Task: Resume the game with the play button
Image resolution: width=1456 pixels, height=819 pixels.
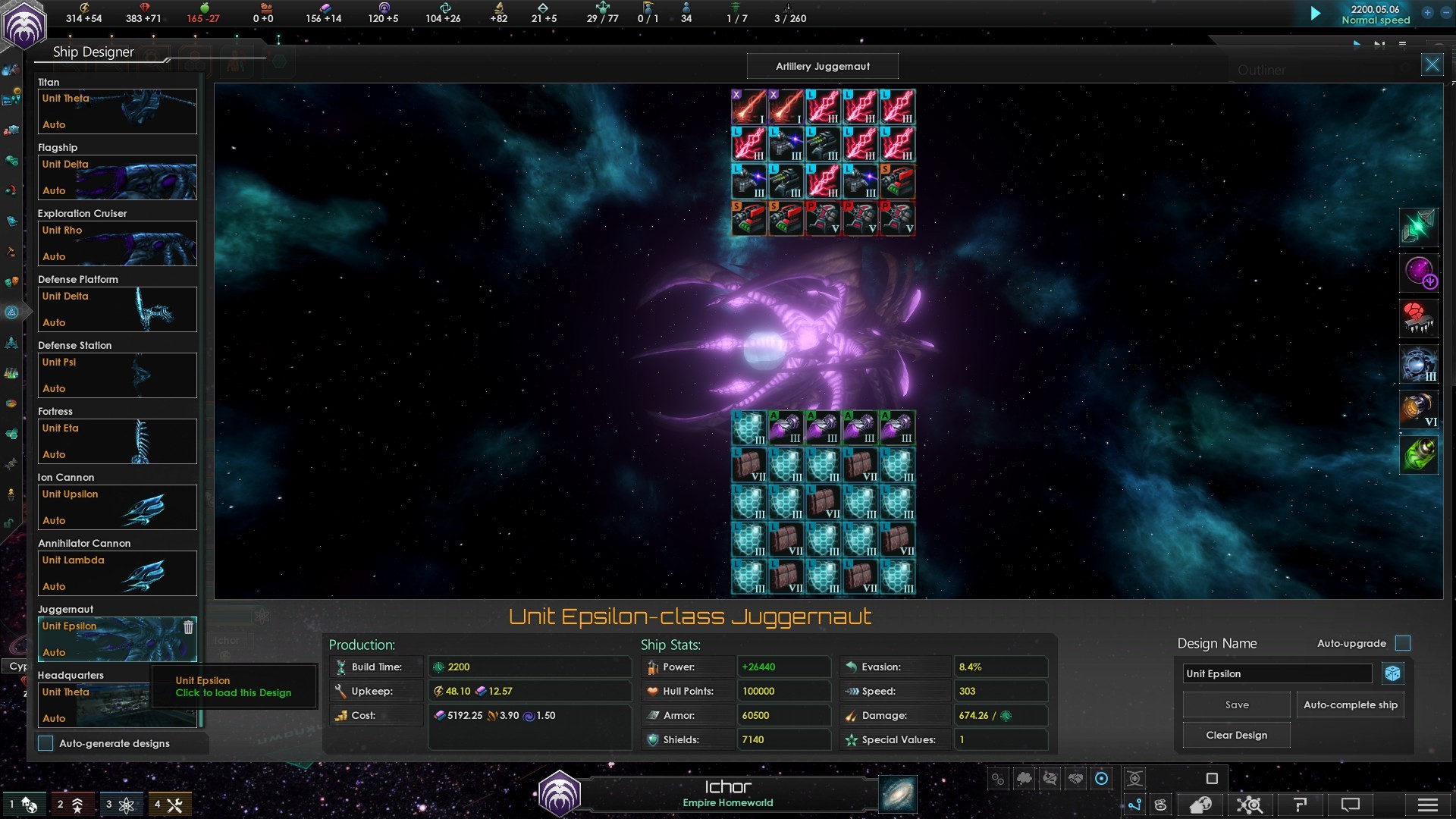Action: coord(1316,13)
